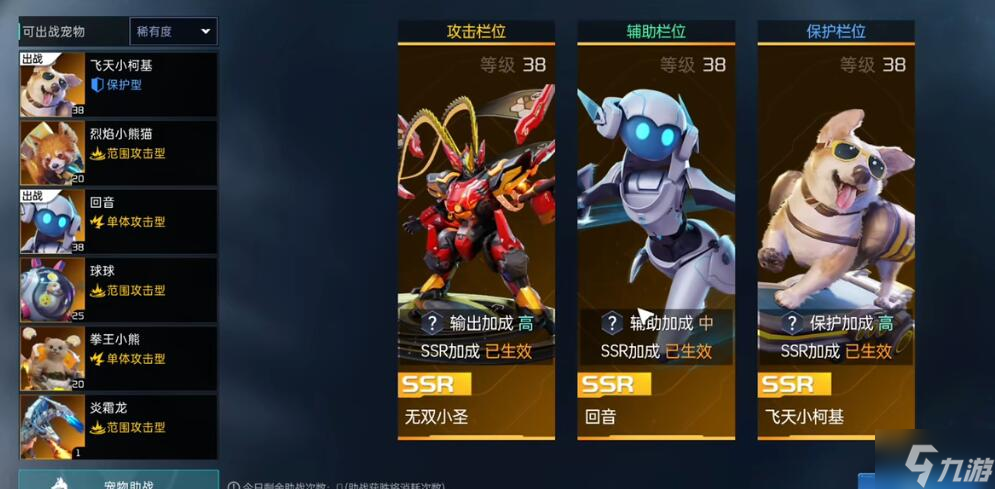Choose the 烈焰小熊猫 pet row
Screen dimensions: 995x489
118,153
